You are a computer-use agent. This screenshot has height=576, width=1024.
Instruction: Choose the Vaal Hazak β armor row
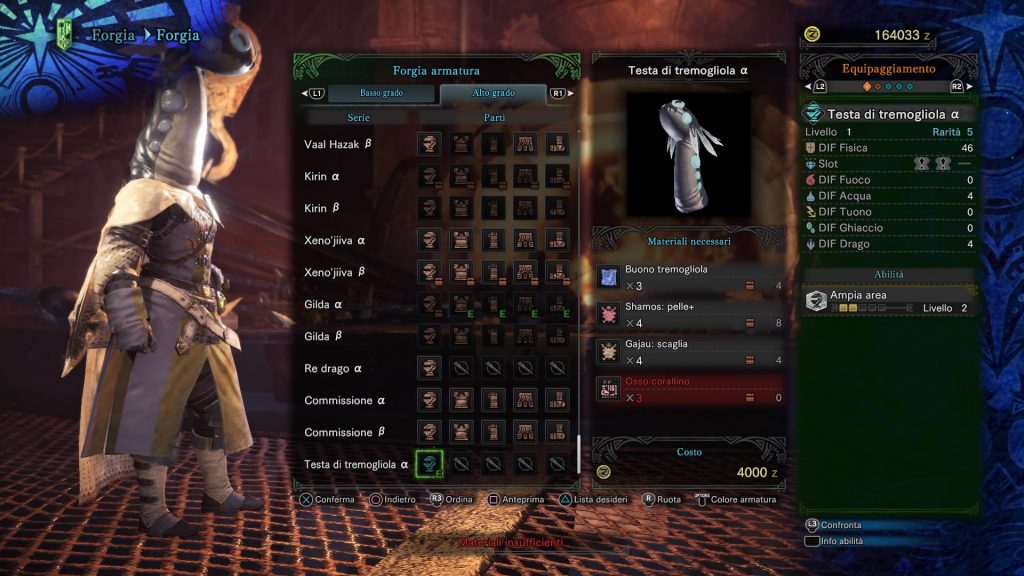pyautogui.click(x=337, y=144)
